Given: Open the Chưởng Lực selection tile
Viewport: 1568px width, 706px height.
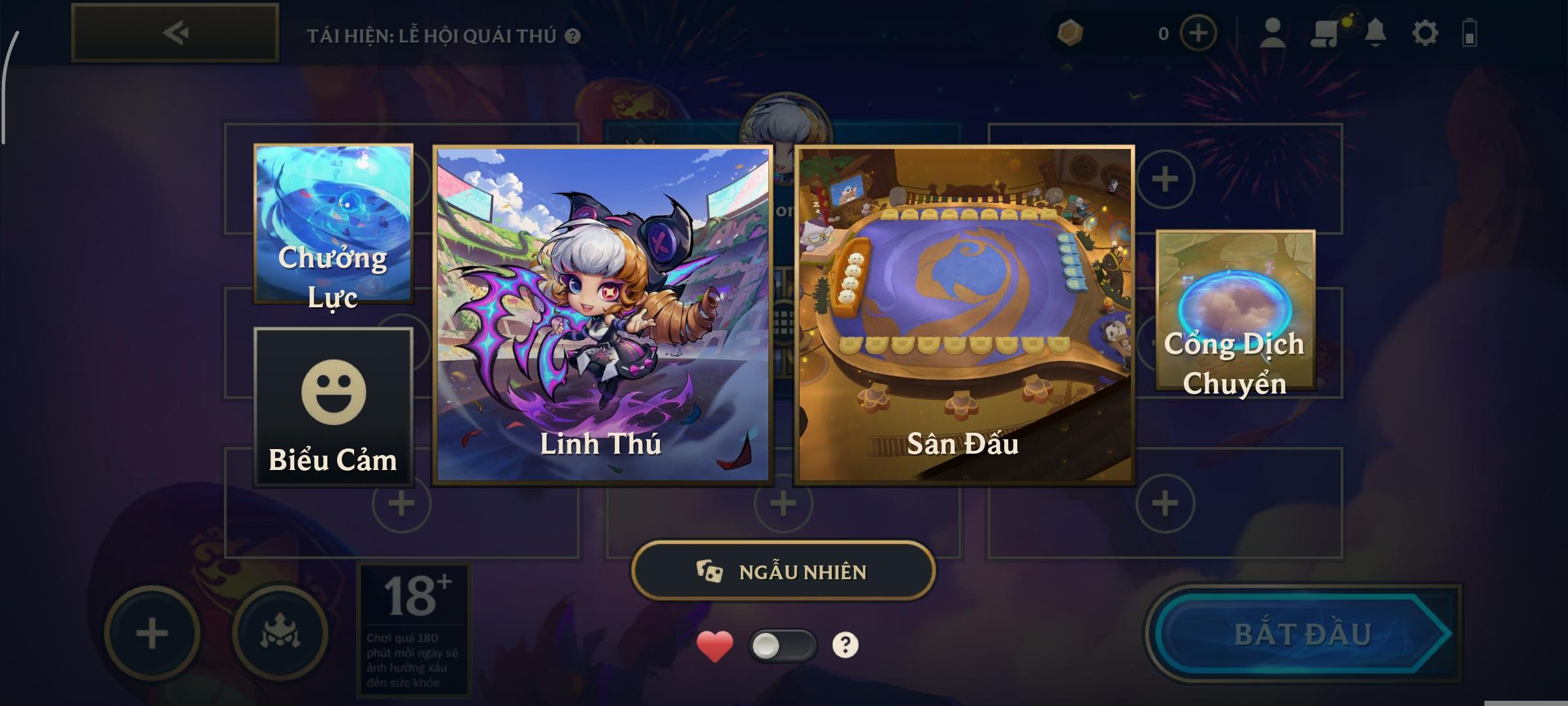Looking at the screenshot, I should coord(333,224).
